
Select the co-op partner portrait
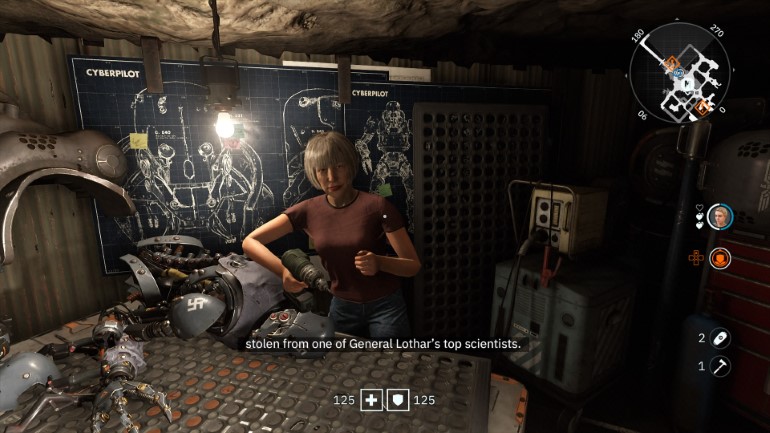coord(719,217)
